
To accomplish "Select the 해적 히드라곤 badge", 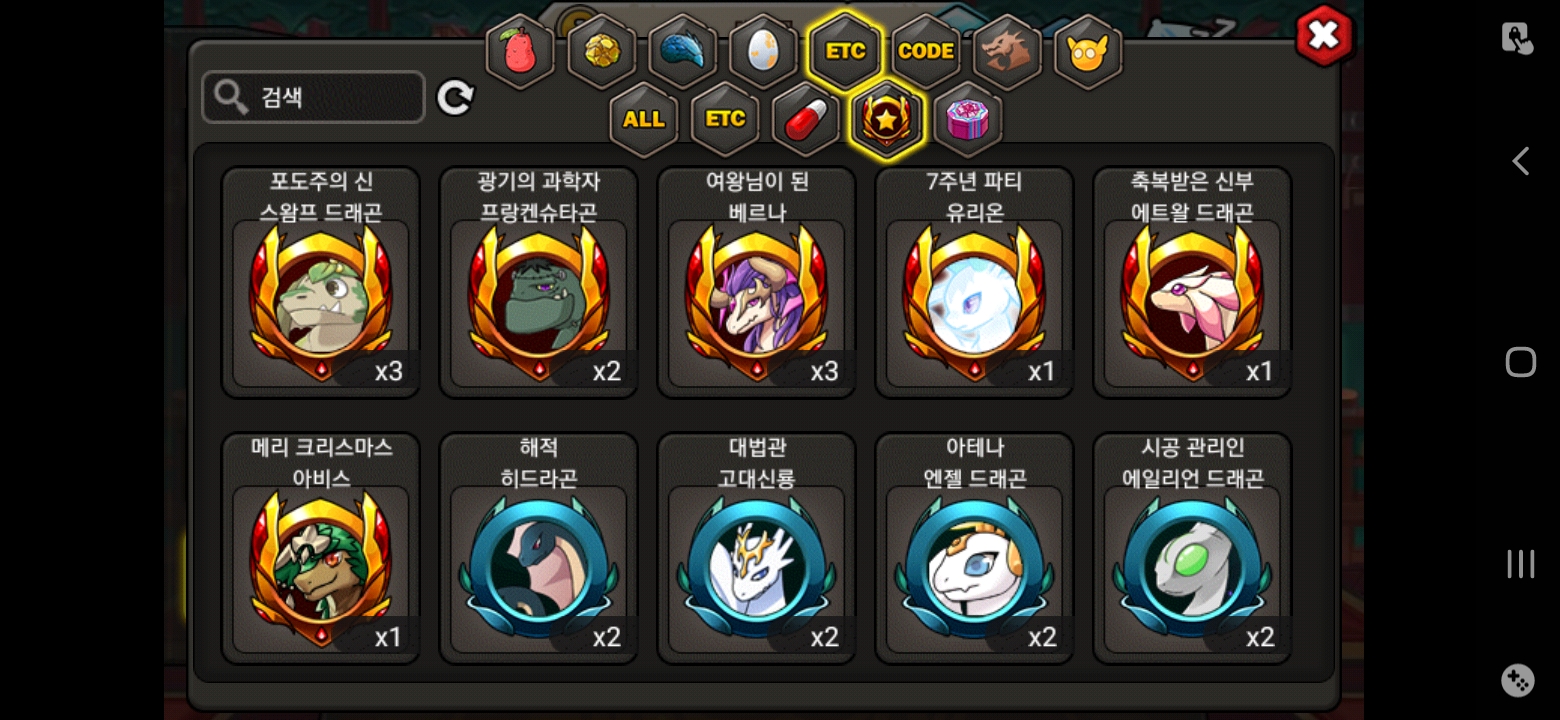I will [539, 548].
